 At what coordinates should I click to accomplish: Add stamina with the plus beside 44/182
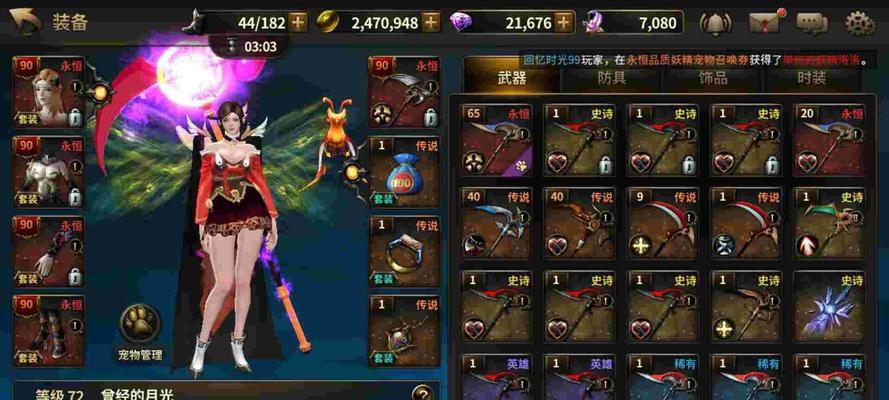(296, 21)
